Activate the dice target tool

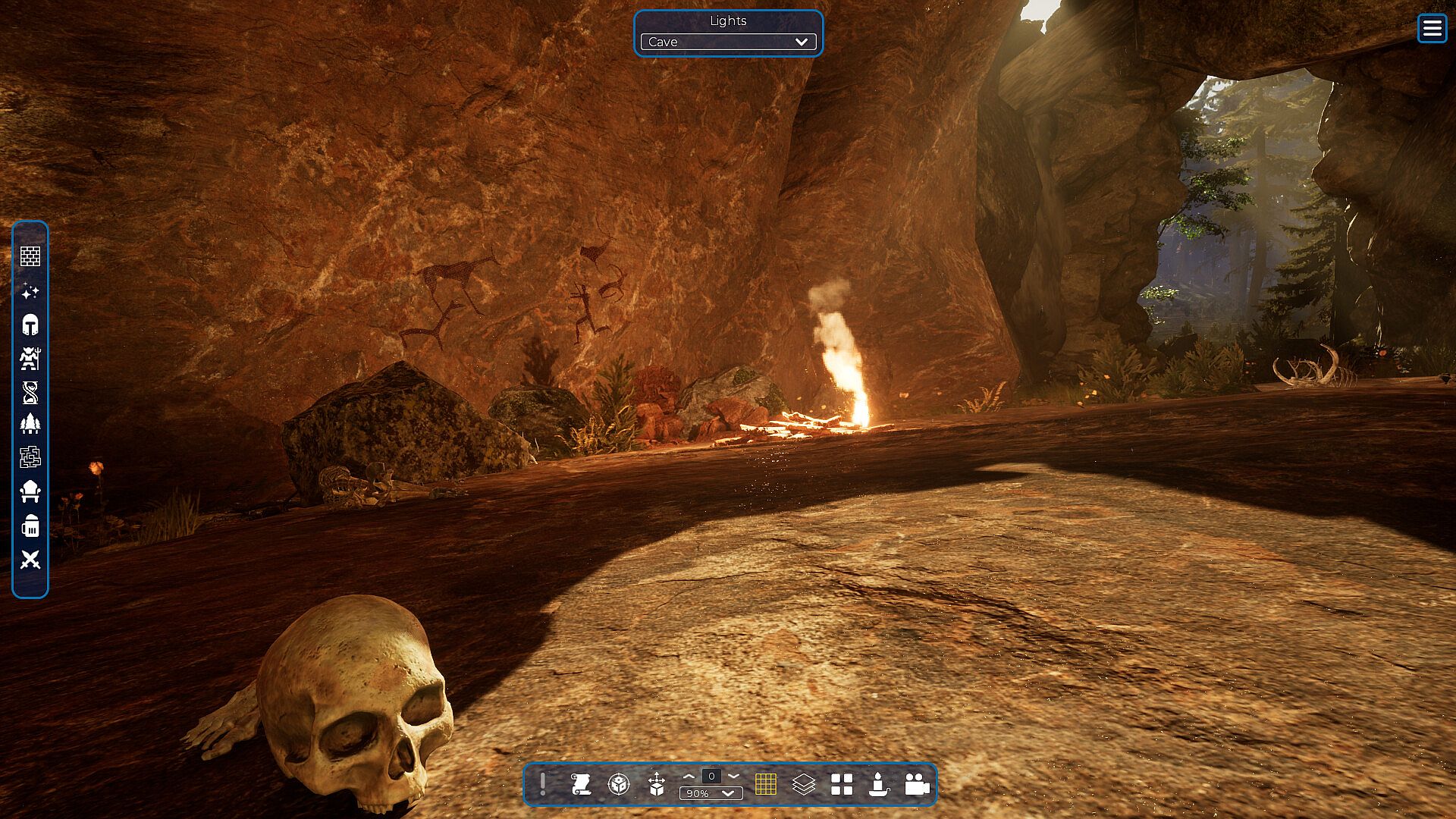point(619,784)
